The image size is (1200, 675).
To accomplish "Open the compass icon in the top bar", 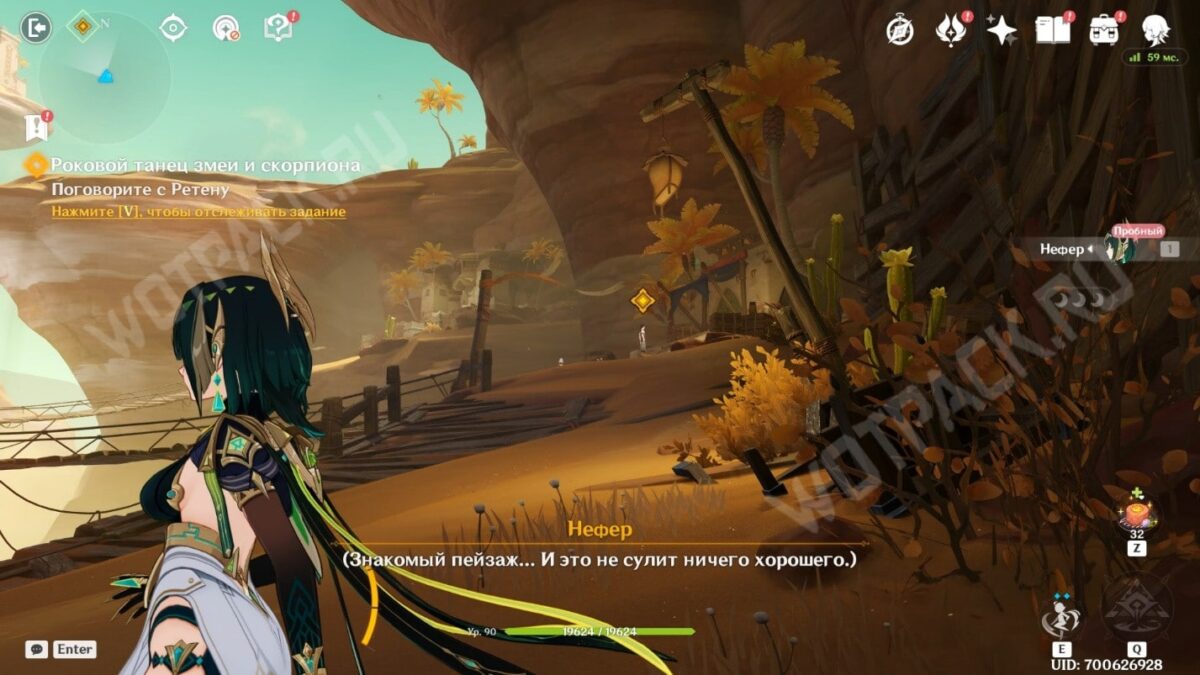I will coord(900,30).
